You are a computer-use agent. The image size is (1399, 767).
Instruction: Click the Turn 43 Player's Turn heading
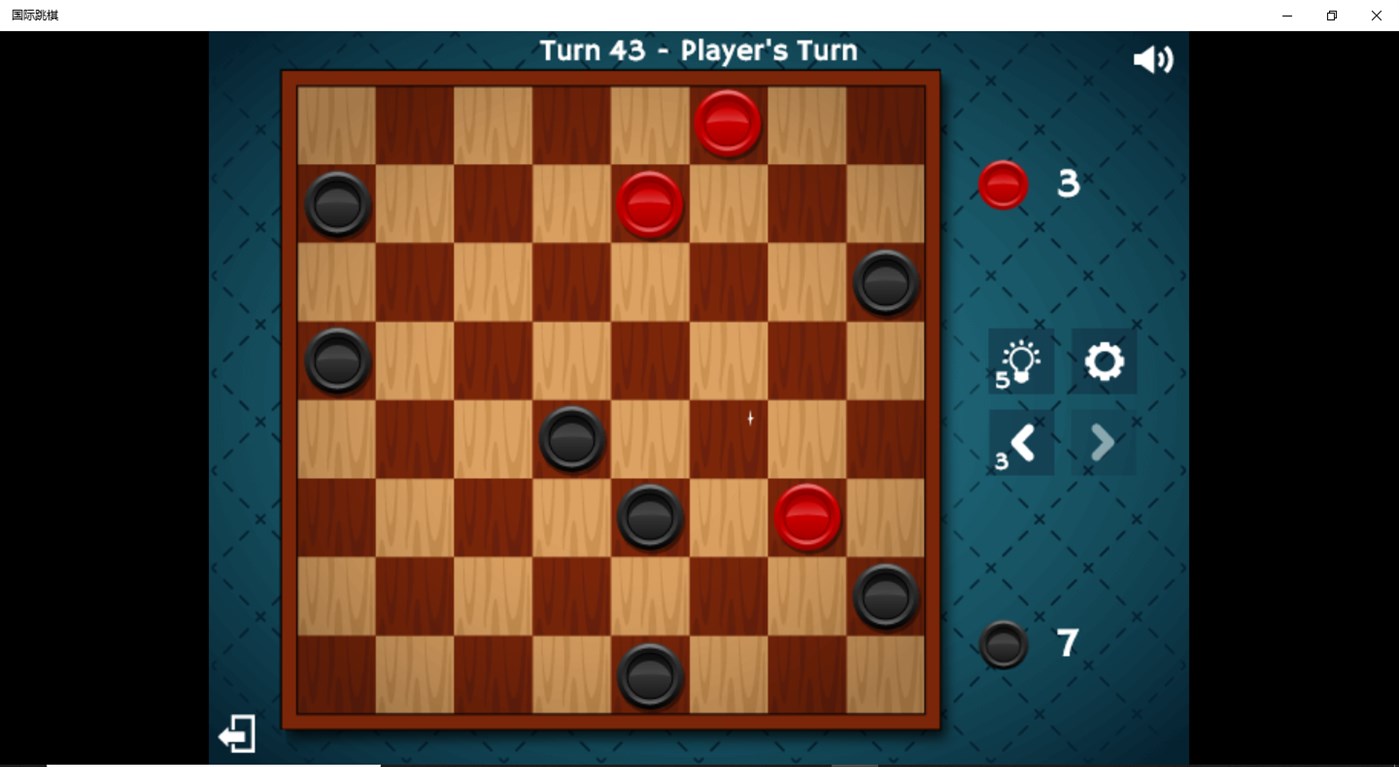[698, 49]
